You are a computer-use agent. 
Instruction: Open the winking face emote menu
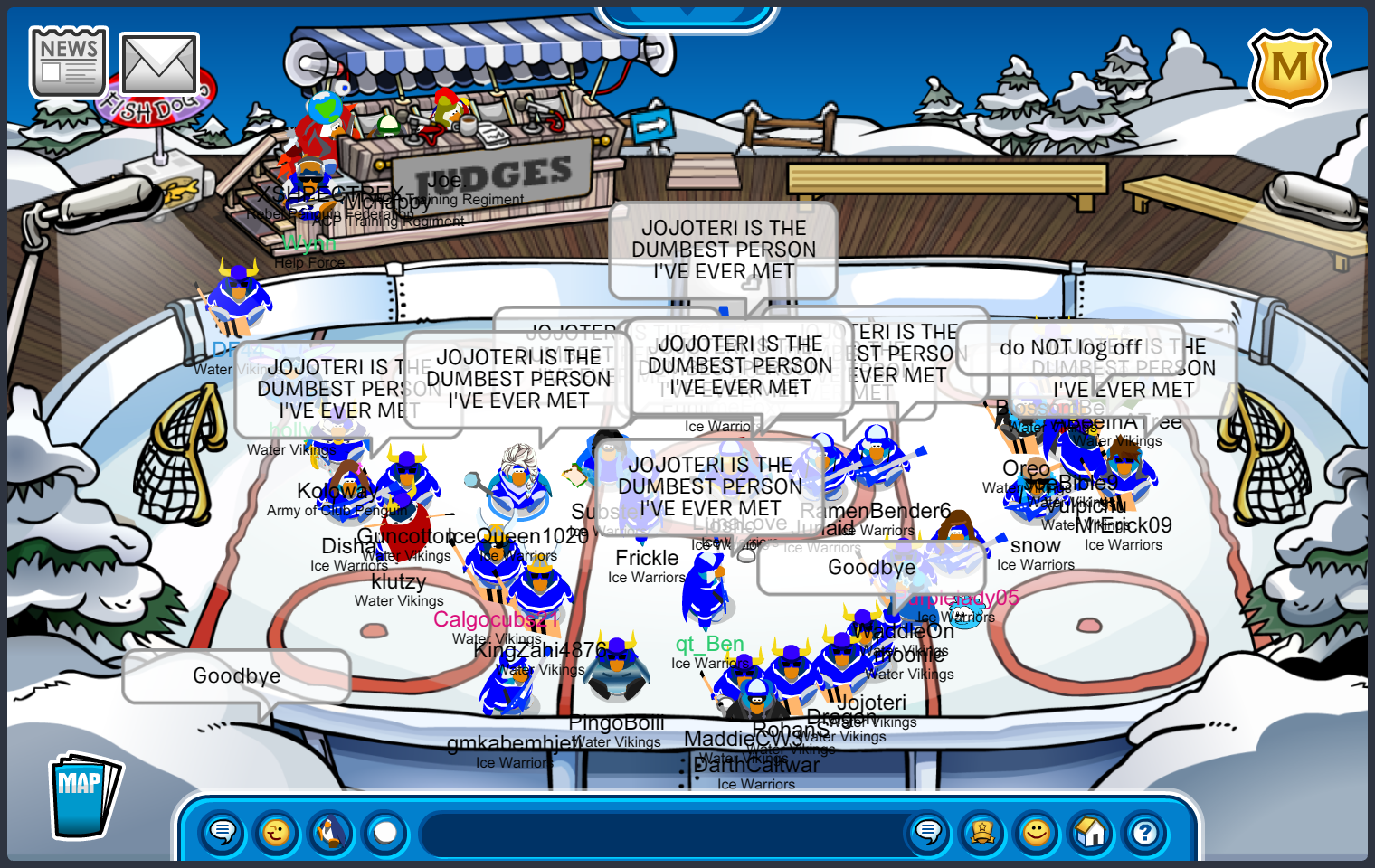click(x=277, y=832)
